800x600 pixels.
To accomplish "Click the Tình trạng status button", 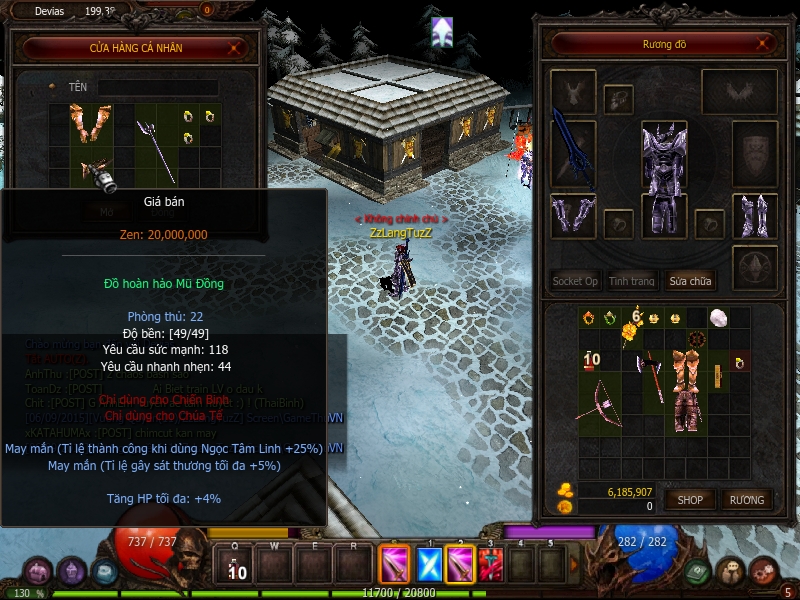I will [x=632, y=281].
